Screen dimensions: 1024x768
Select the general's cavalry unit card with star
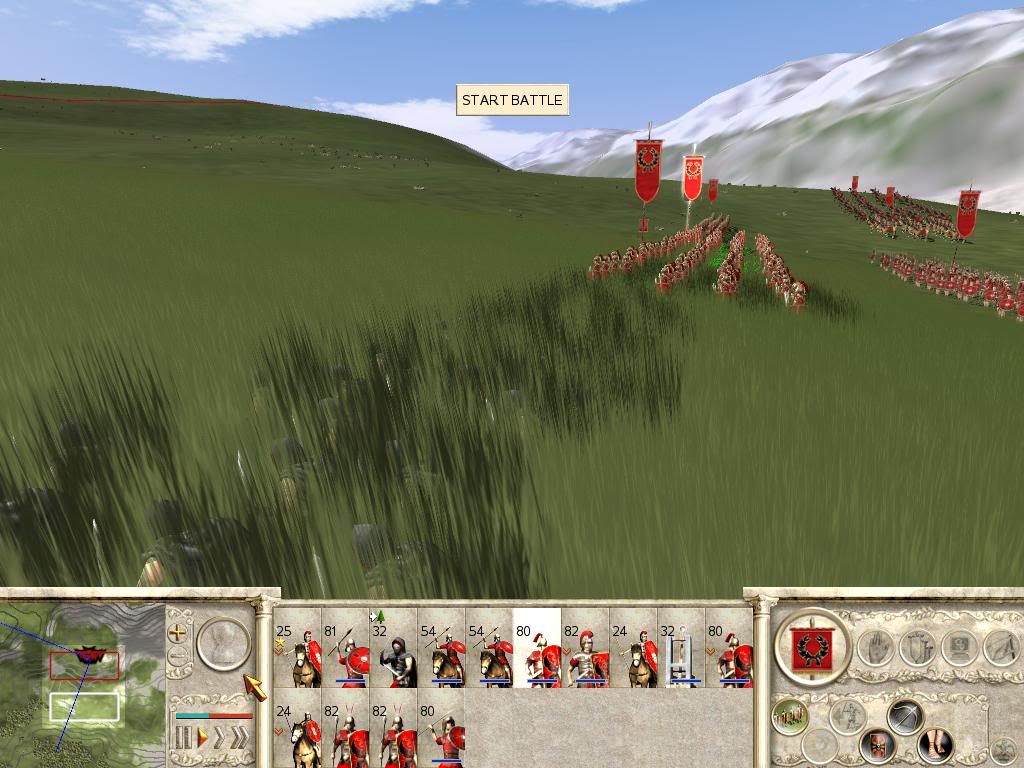point(297,648)
